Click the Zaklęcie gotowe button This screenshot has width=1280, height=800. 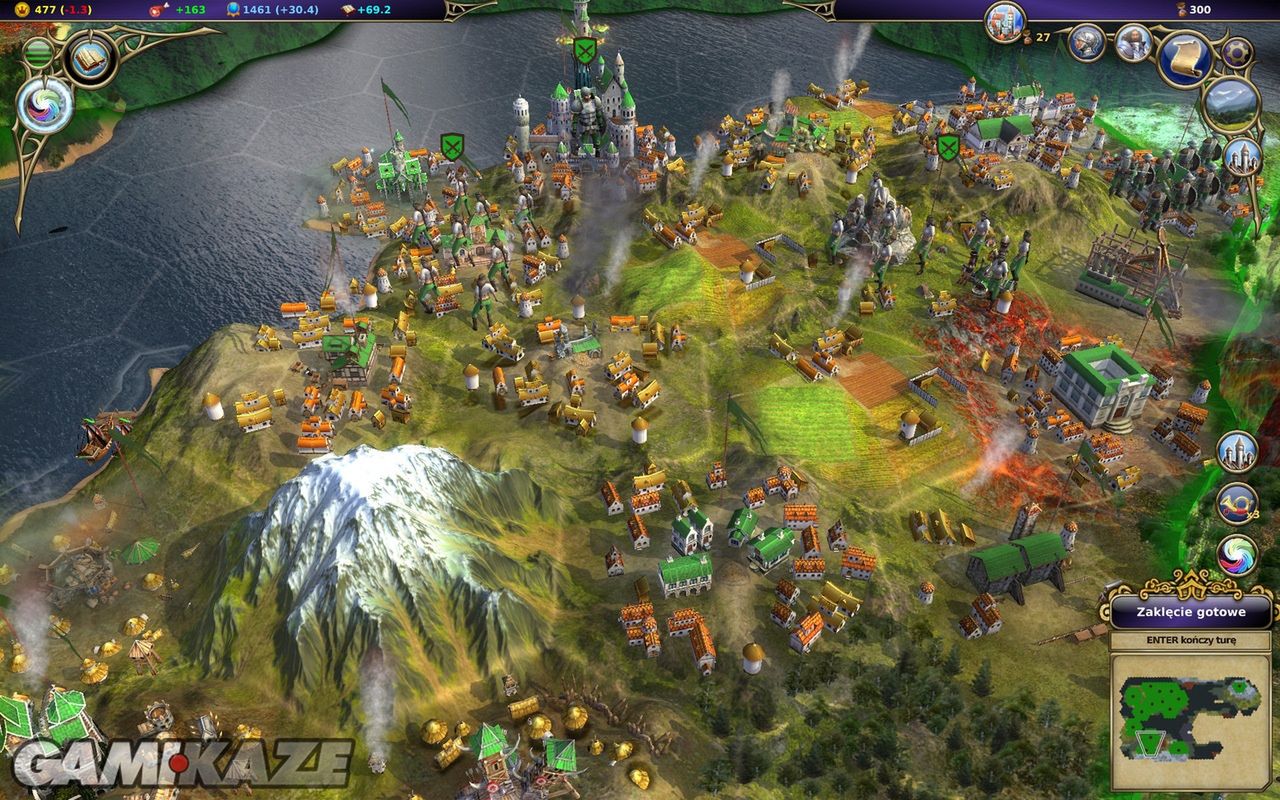click(1190, 612)
